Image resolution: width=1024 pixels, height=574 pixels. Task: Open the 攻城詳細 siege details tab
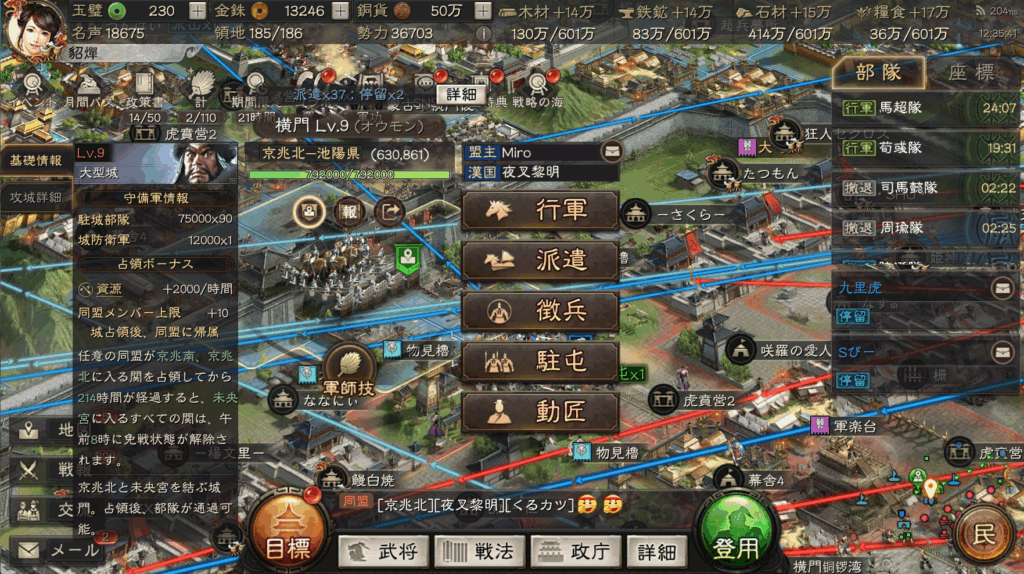pos(36,197)
